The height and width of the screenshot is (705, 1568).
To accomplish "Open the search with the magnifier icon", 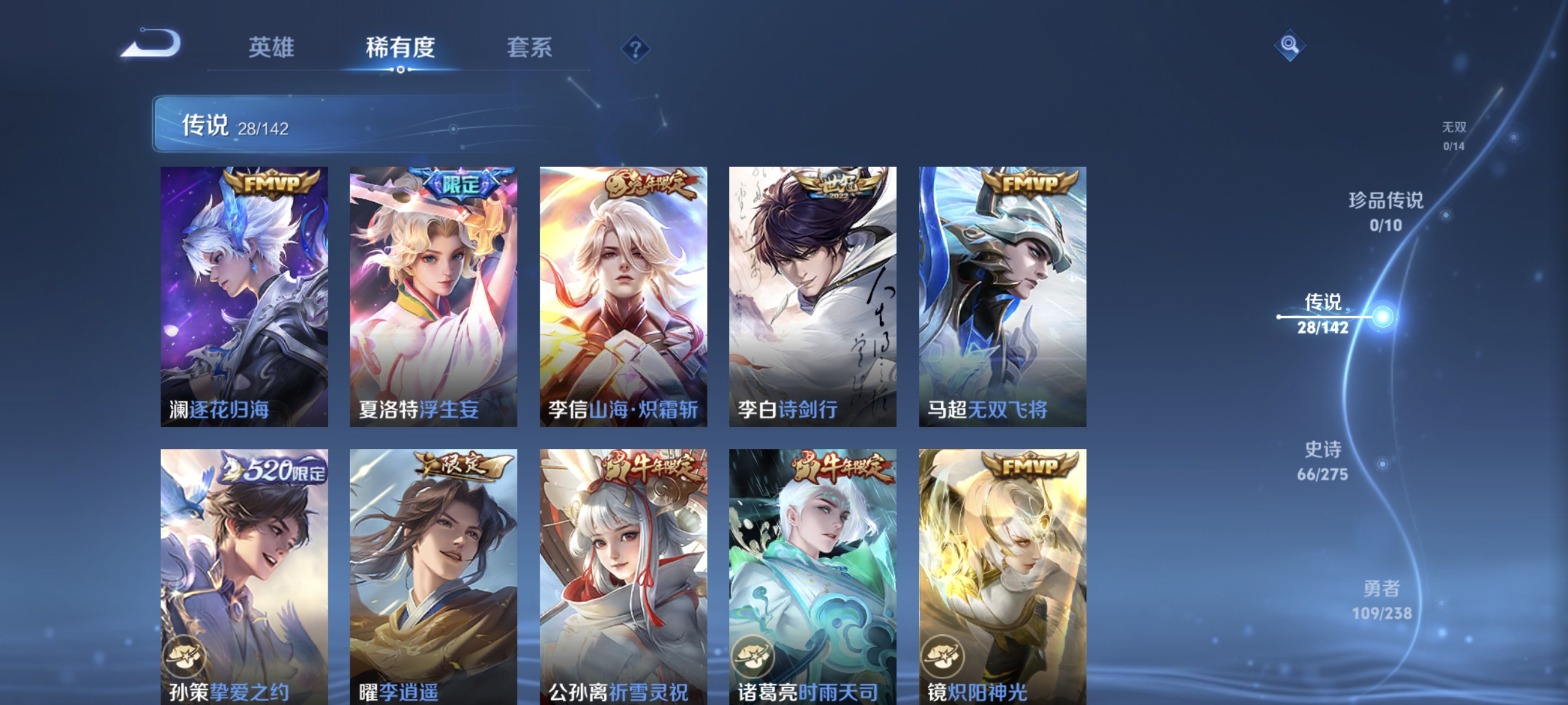I will pyautogui.click(x=1290, y=46).
